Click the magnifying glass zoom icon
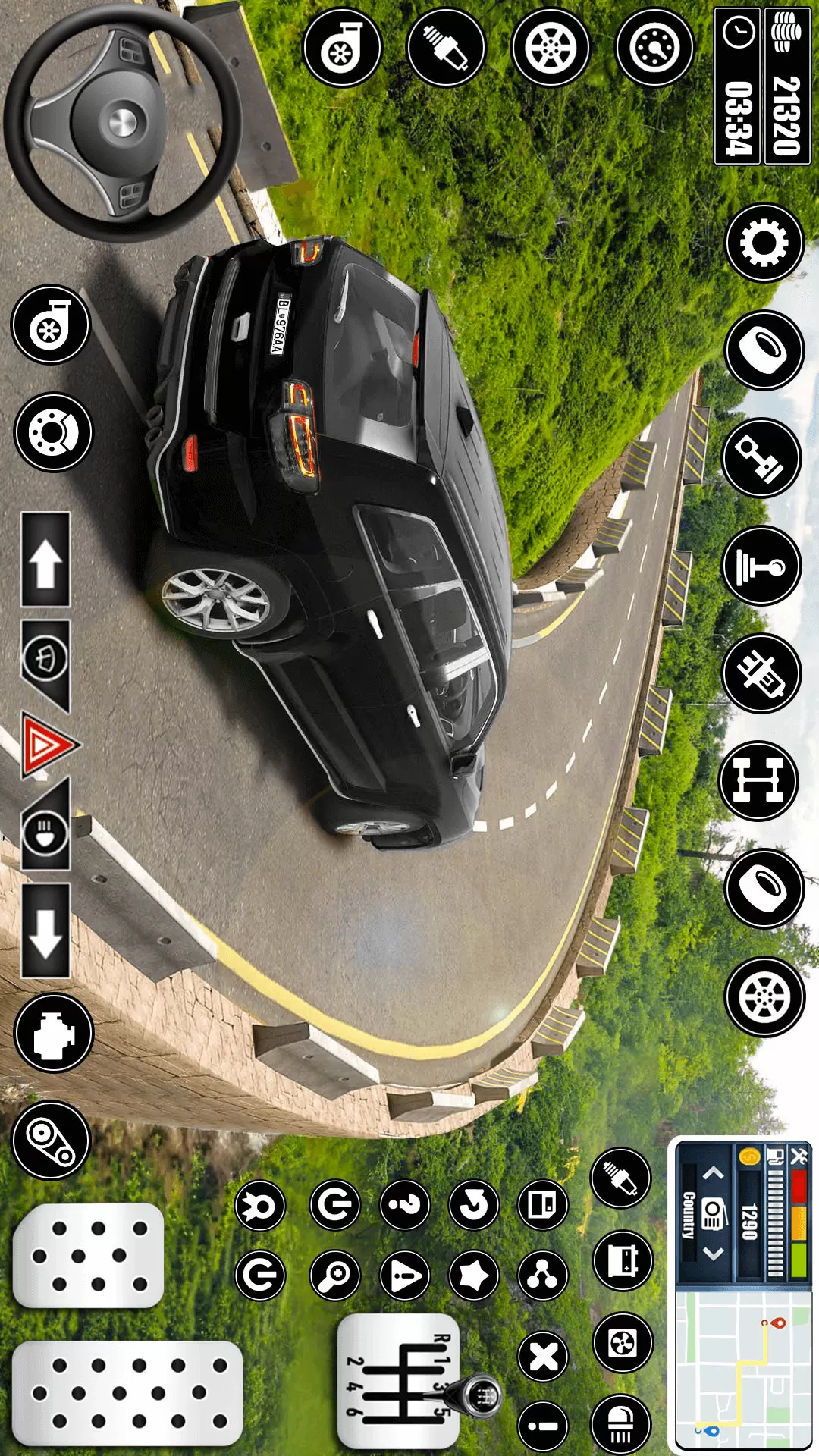 pos(334,1276)
